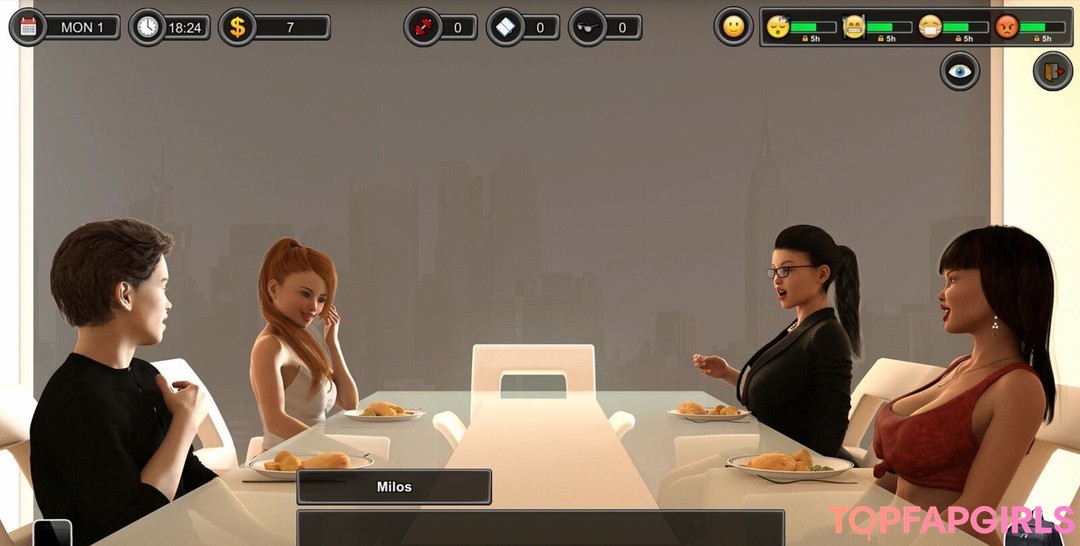Open the red dumbbell fitness stat
Screen dimensions: 1080x546
[423, 27]
